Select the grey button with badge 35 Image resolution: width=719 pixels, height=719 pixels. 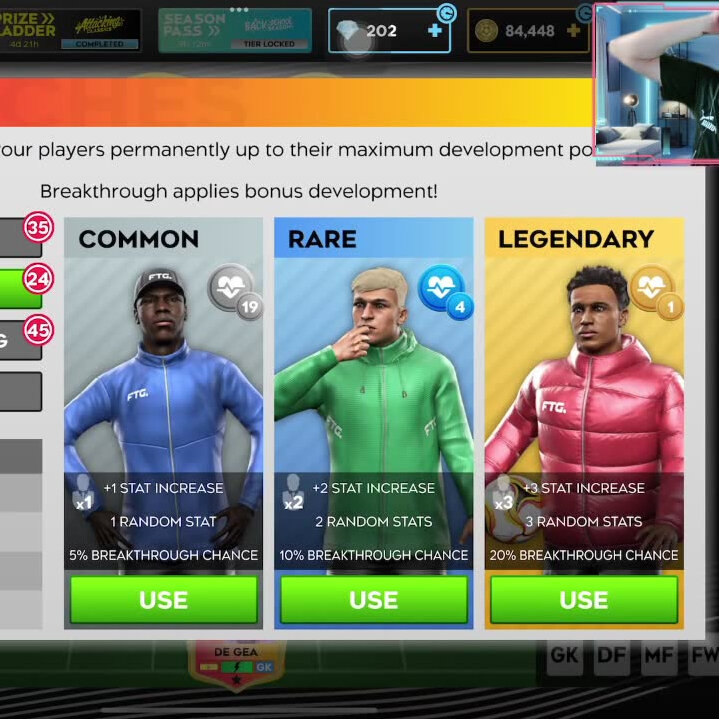(x=20, y=238)
